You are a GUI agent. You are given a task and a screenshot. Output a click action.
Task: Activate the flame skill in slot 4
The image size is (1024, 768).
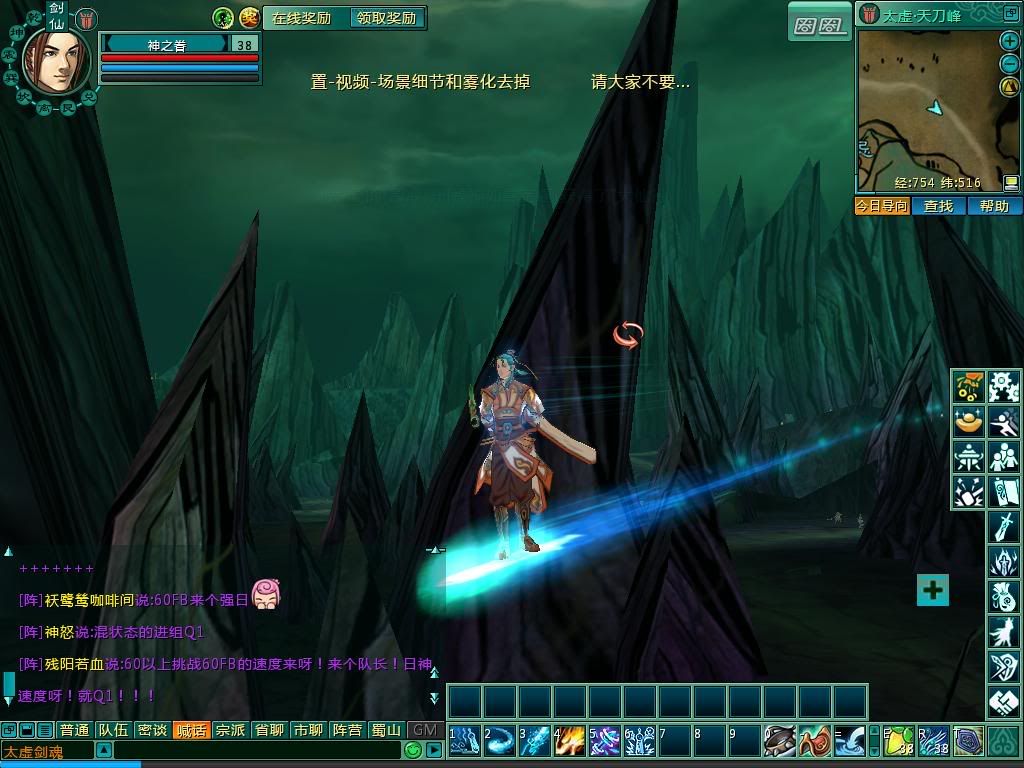570,741
